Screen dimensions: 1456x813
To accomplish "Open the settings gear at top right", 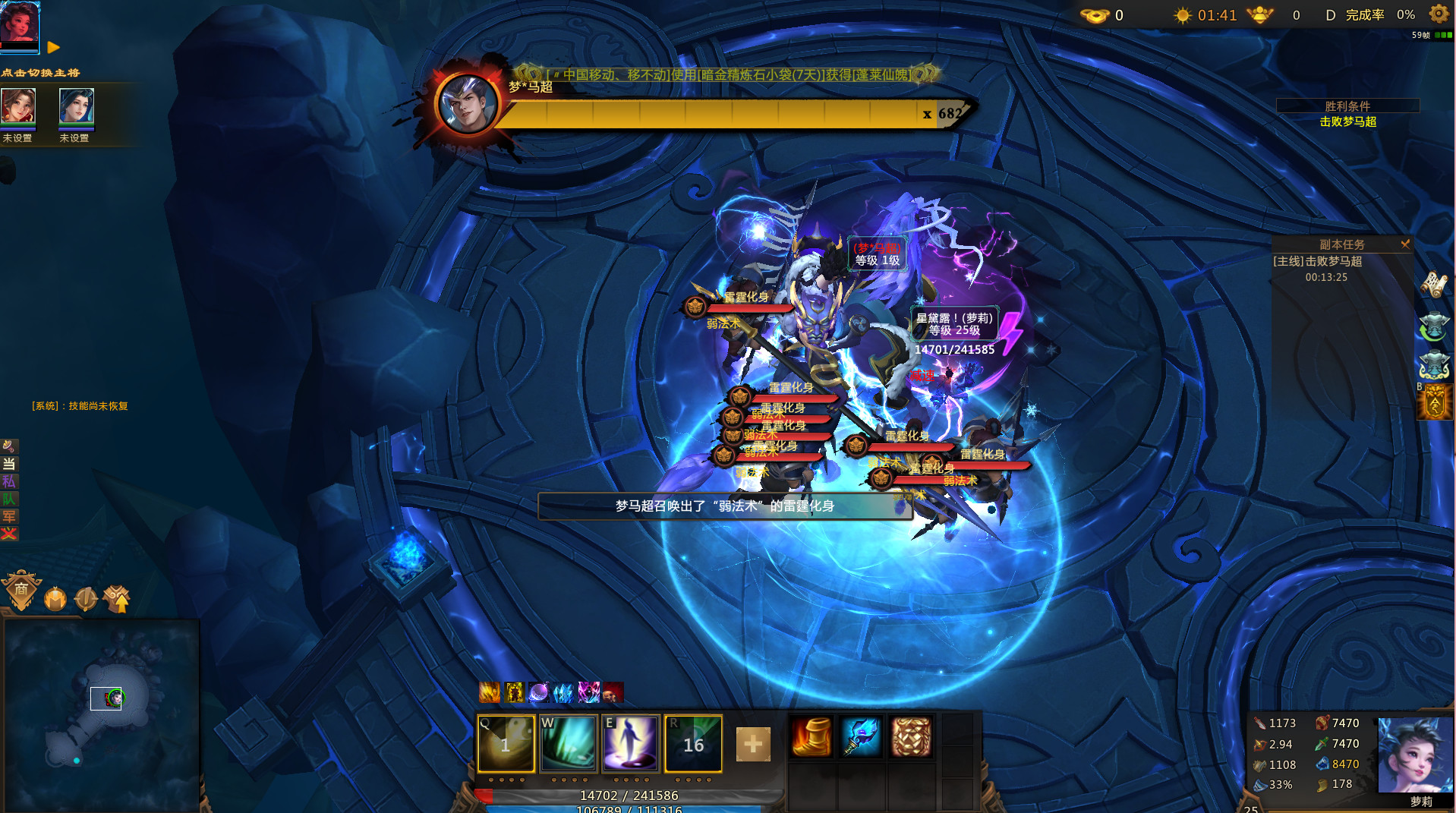I will 1438,14.
